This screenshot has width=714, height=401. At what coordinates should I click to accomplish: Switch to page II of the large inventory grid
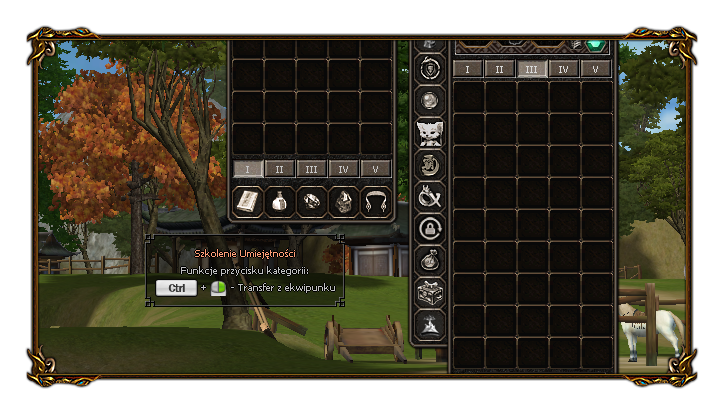click(x=500, y=69)
